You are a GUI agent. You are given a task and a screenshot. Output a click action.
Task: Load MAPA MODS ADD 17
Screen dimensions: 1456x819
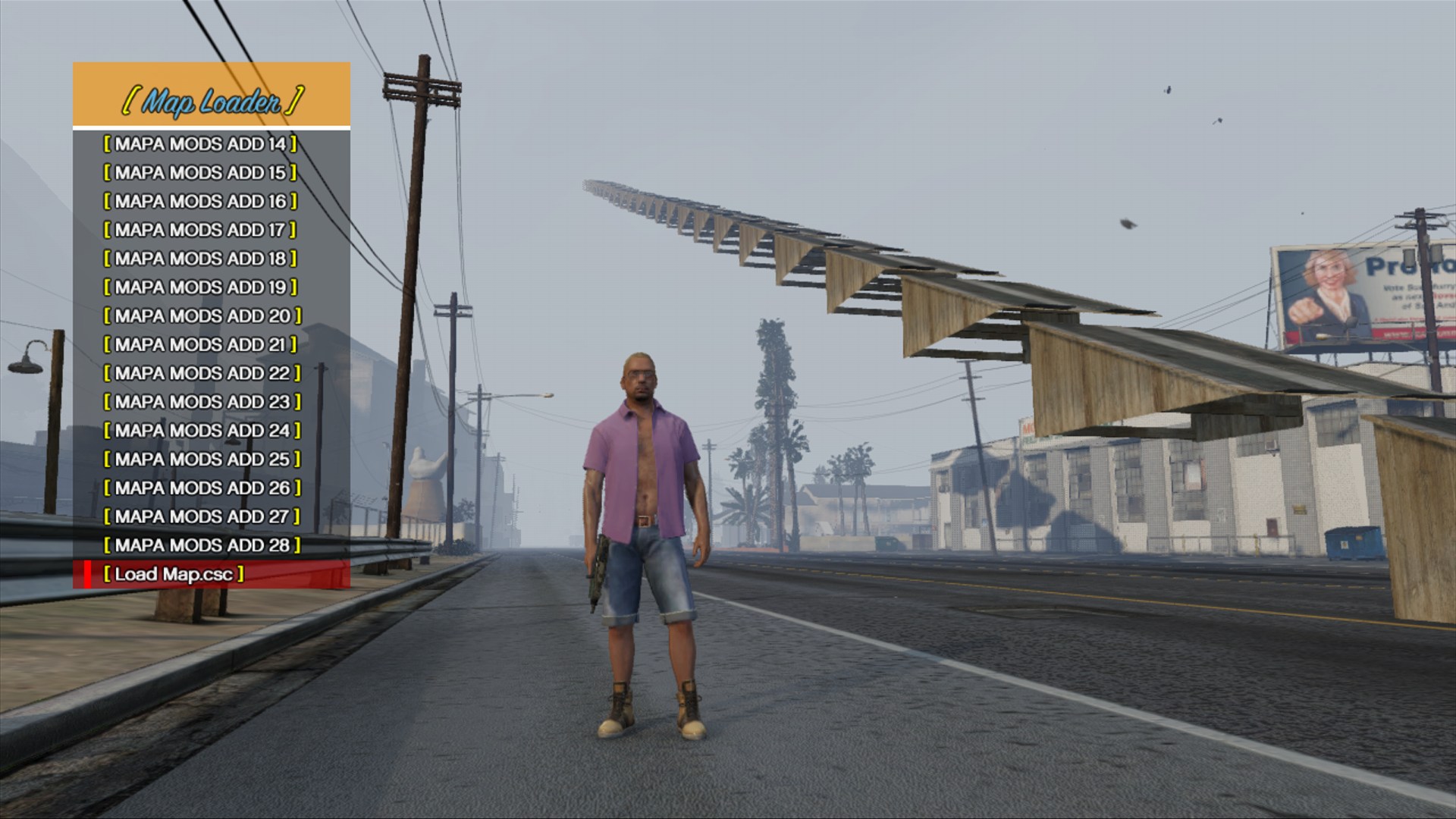(x=200, y=230)
